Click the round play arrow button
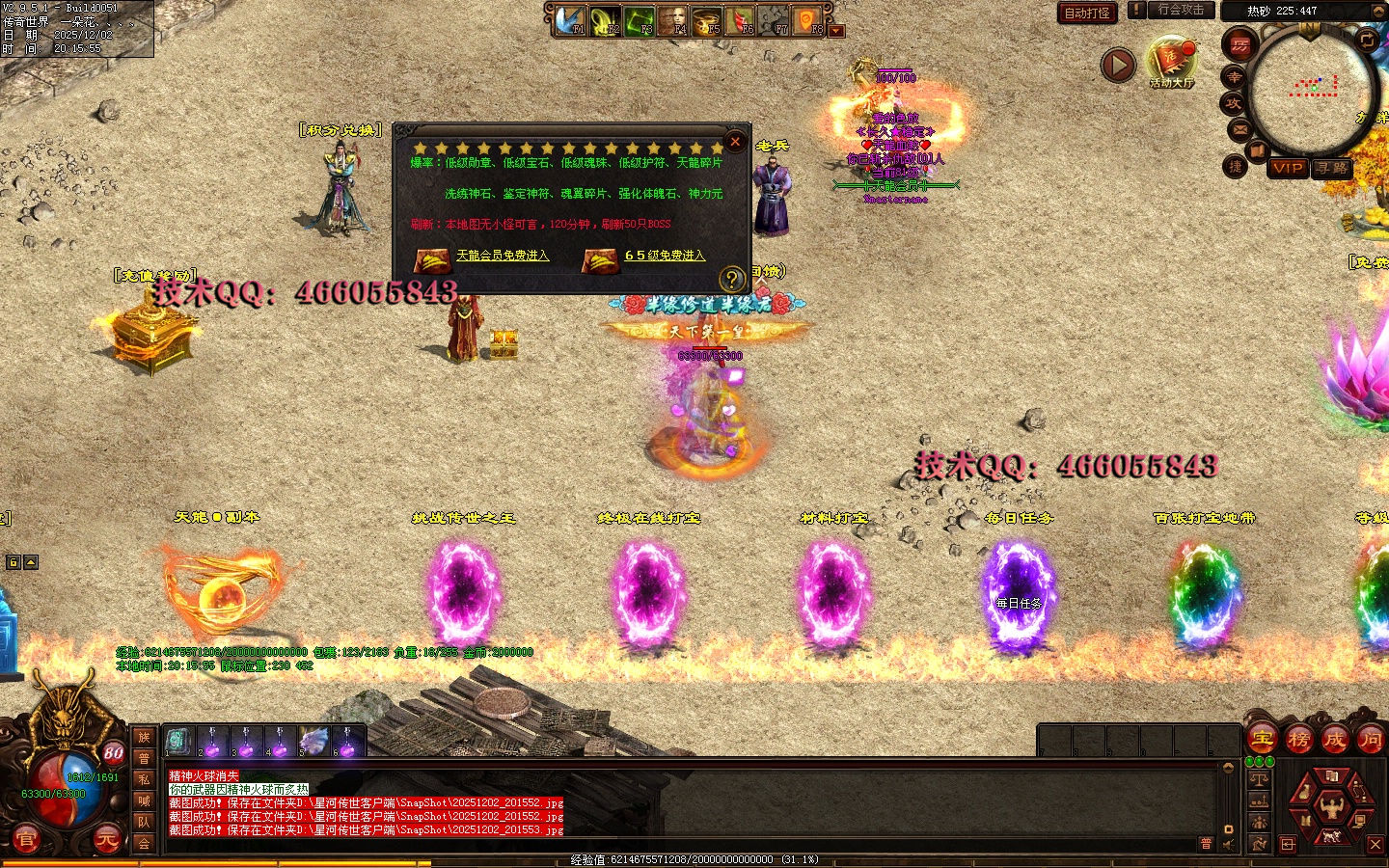Image resolution: width=1389 pixels, height=868 pixels. 1118,65
